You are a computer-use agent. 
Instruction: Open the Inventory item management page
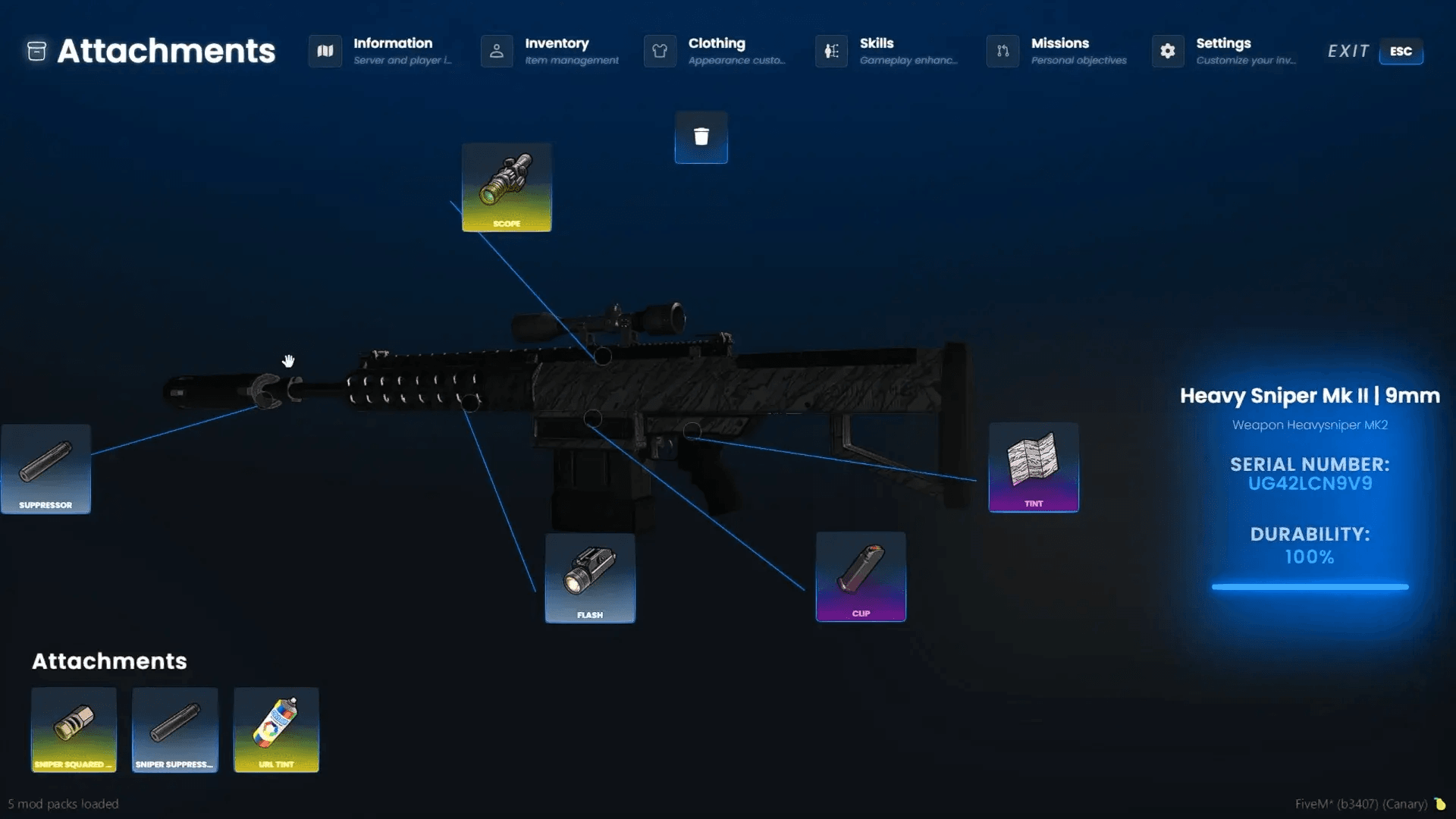click(x=497, y=51)
